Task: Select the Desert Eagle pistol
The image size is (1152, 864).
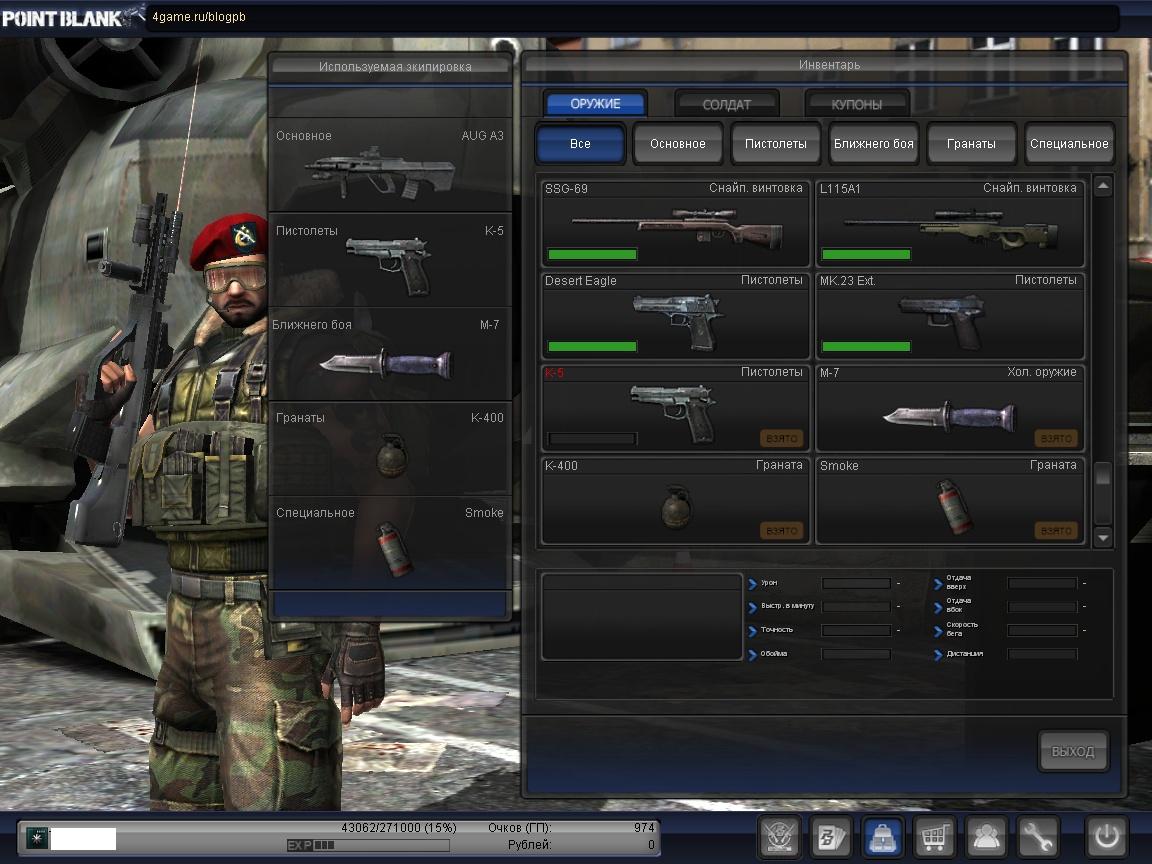Action: (675, 315)
